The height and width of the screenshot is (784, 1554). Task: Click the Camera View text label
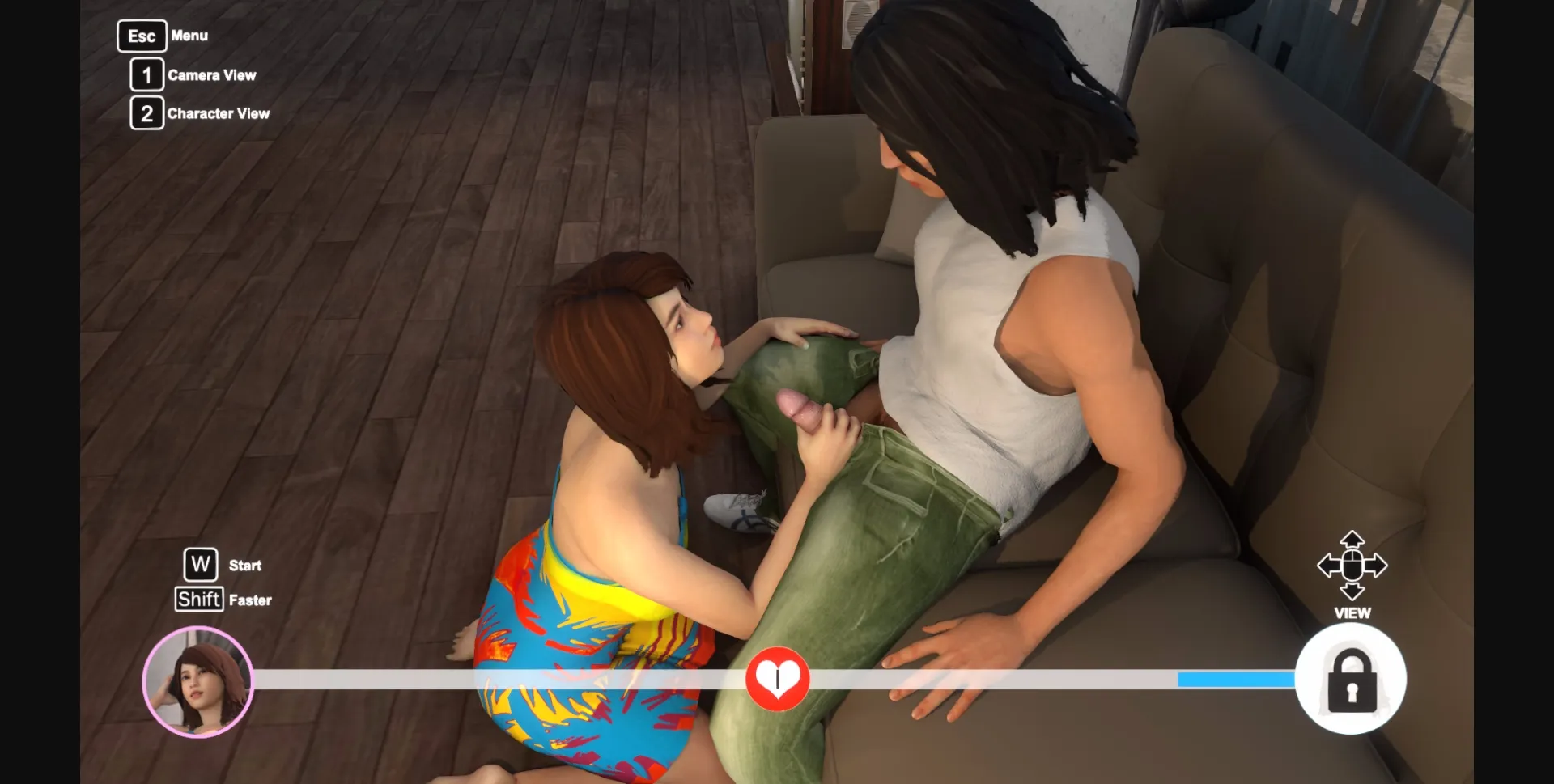tap(212, 74)
